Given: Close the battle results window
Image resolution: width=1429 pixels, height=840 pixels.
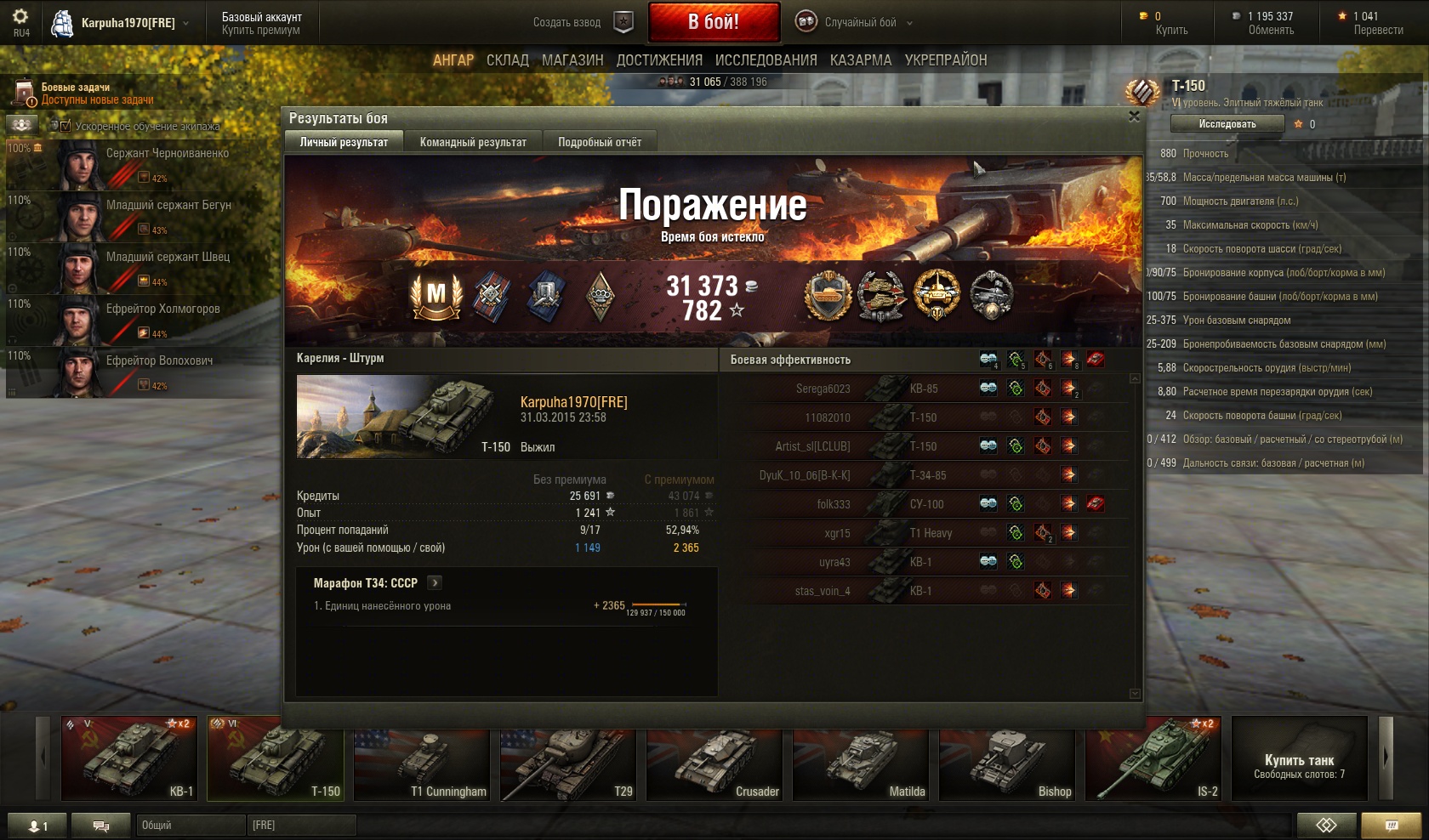Looking at the screenshot, I should [x=1133, y=117].
